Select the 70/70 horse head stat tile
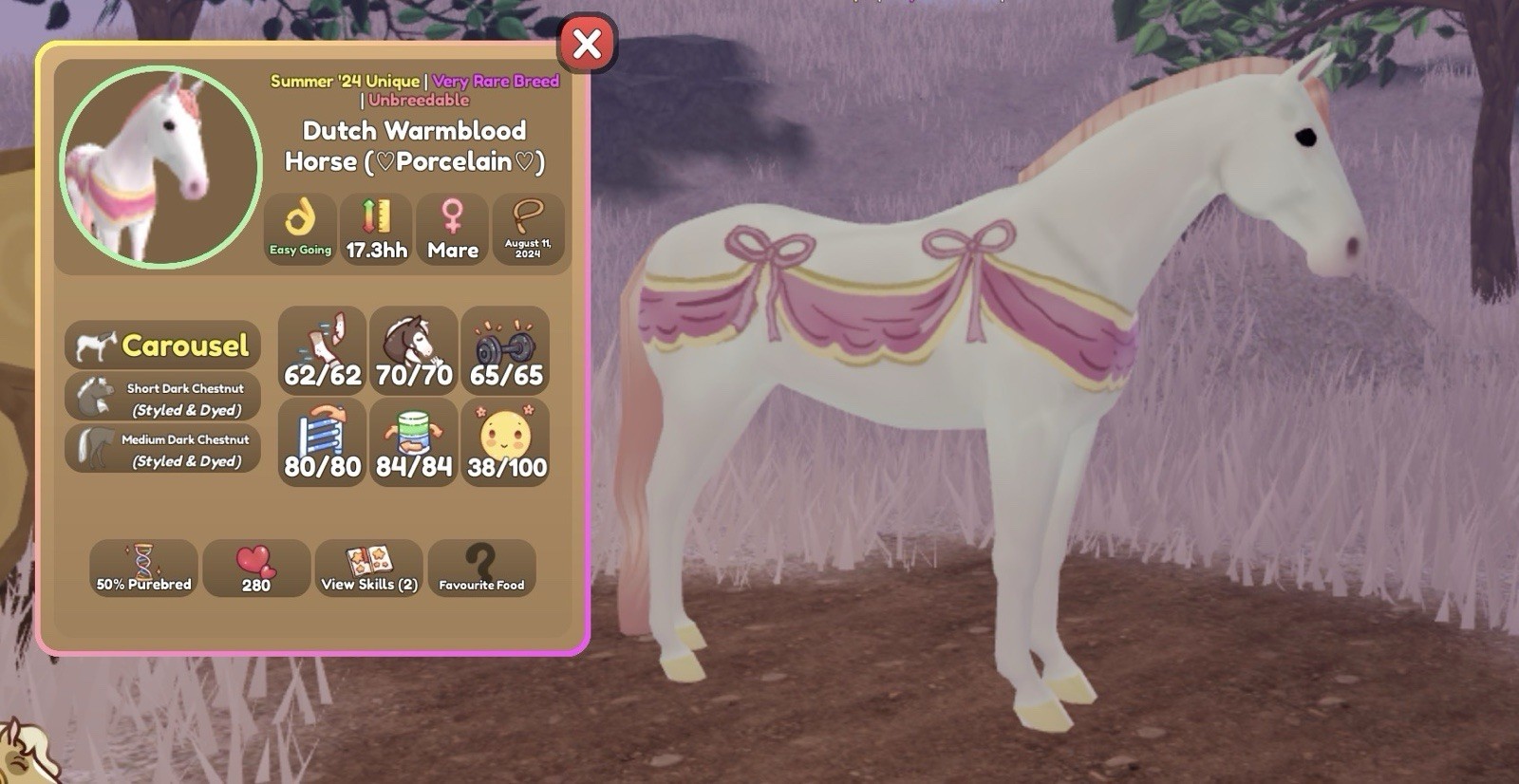 [x=414, y=350]
